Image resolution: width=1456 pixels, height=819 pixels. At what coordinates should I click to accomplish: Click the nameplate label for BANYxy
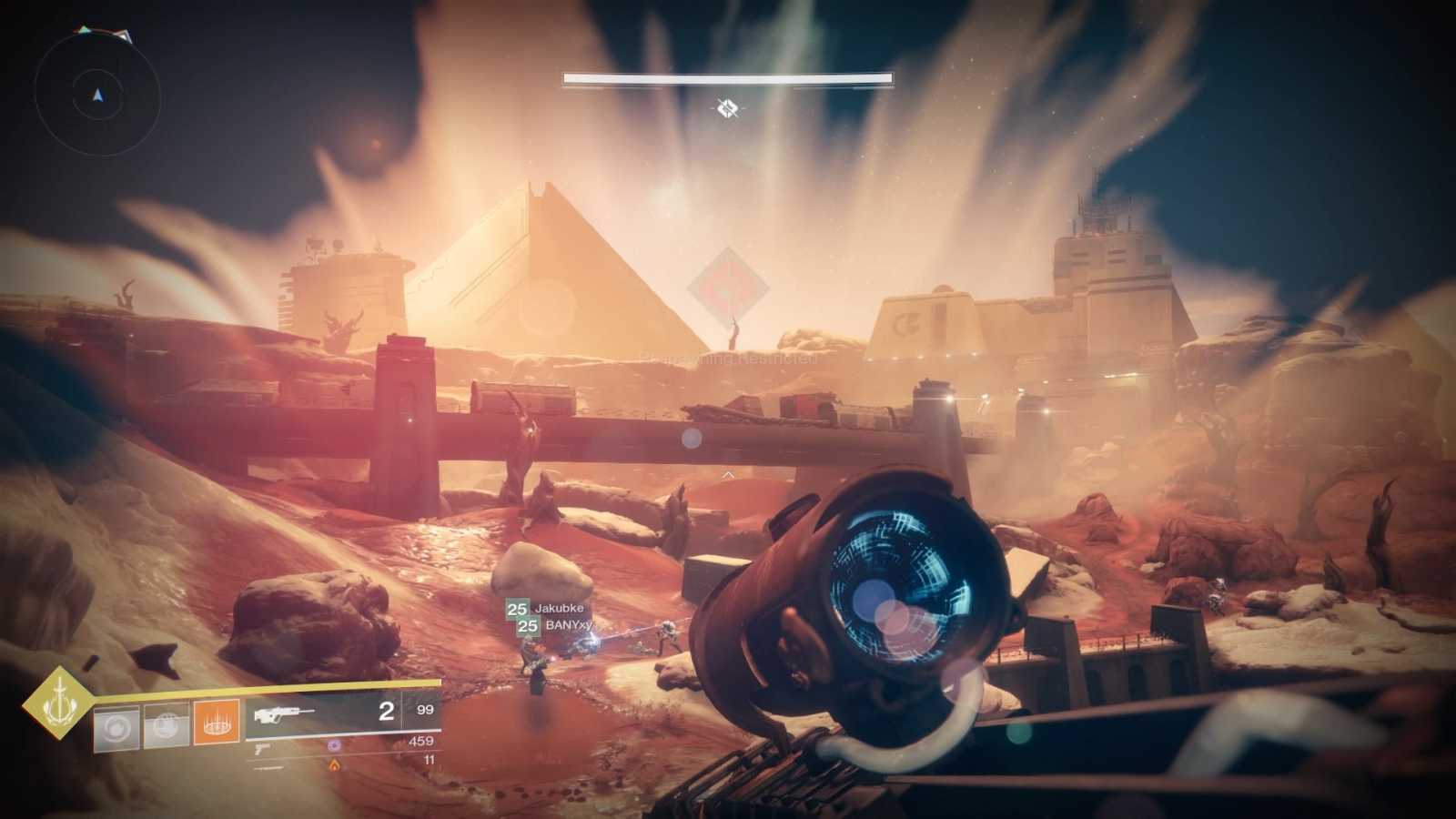pos(568,625)
